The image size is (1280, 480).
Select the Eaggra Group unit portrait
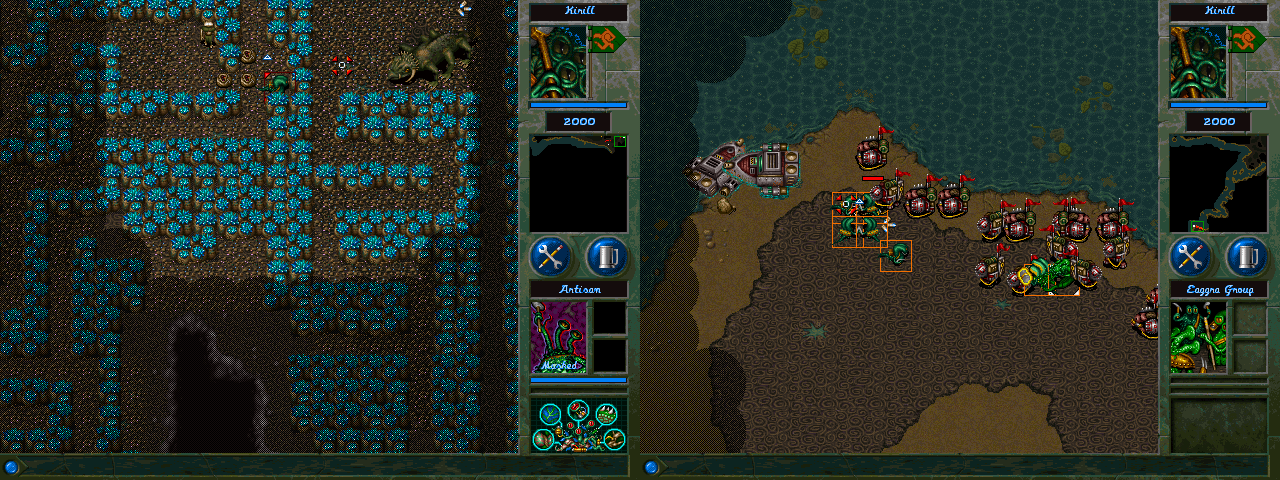coord(1199,338)
